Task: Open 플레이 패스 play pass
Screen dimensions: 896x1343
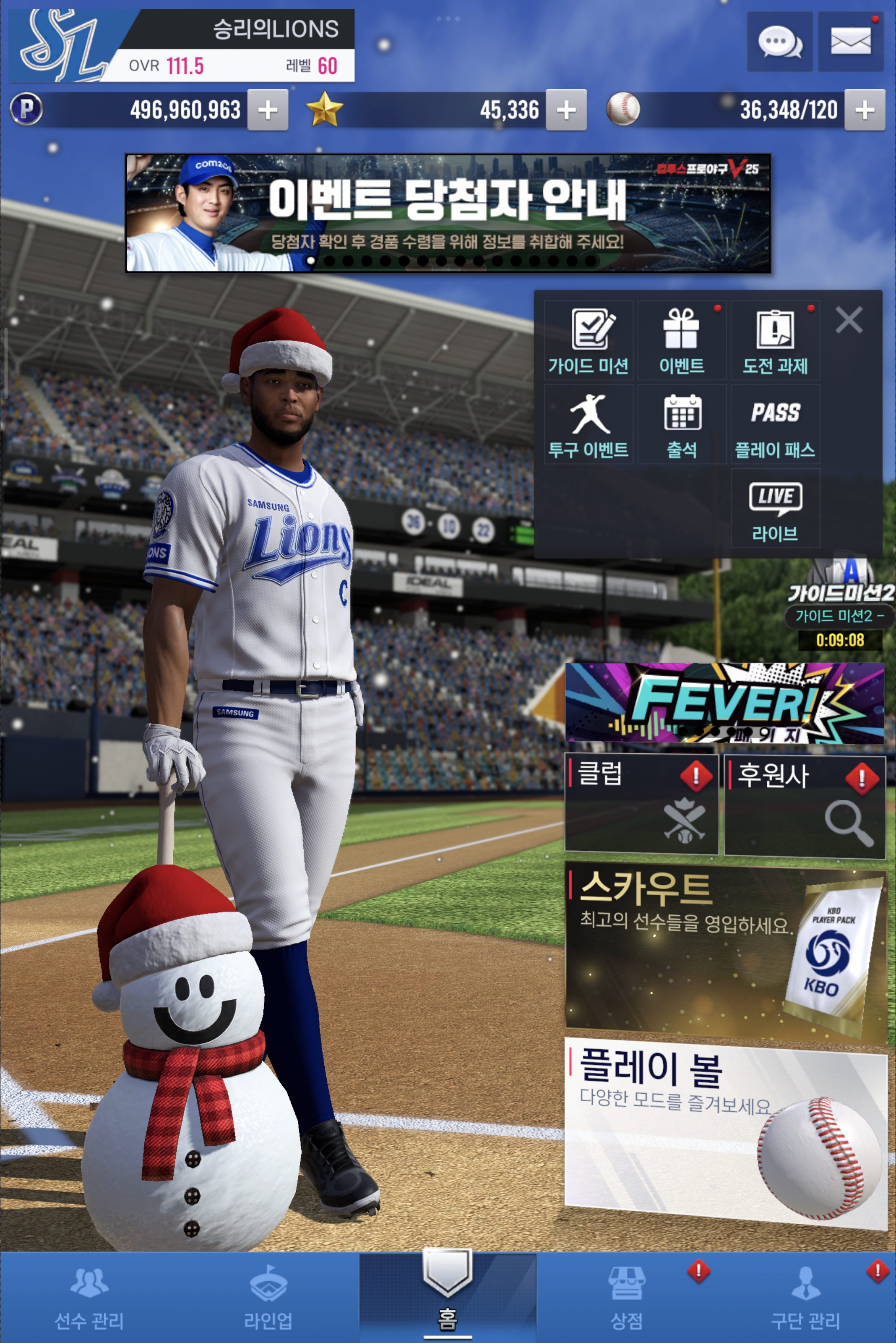Action: [775, 425]
